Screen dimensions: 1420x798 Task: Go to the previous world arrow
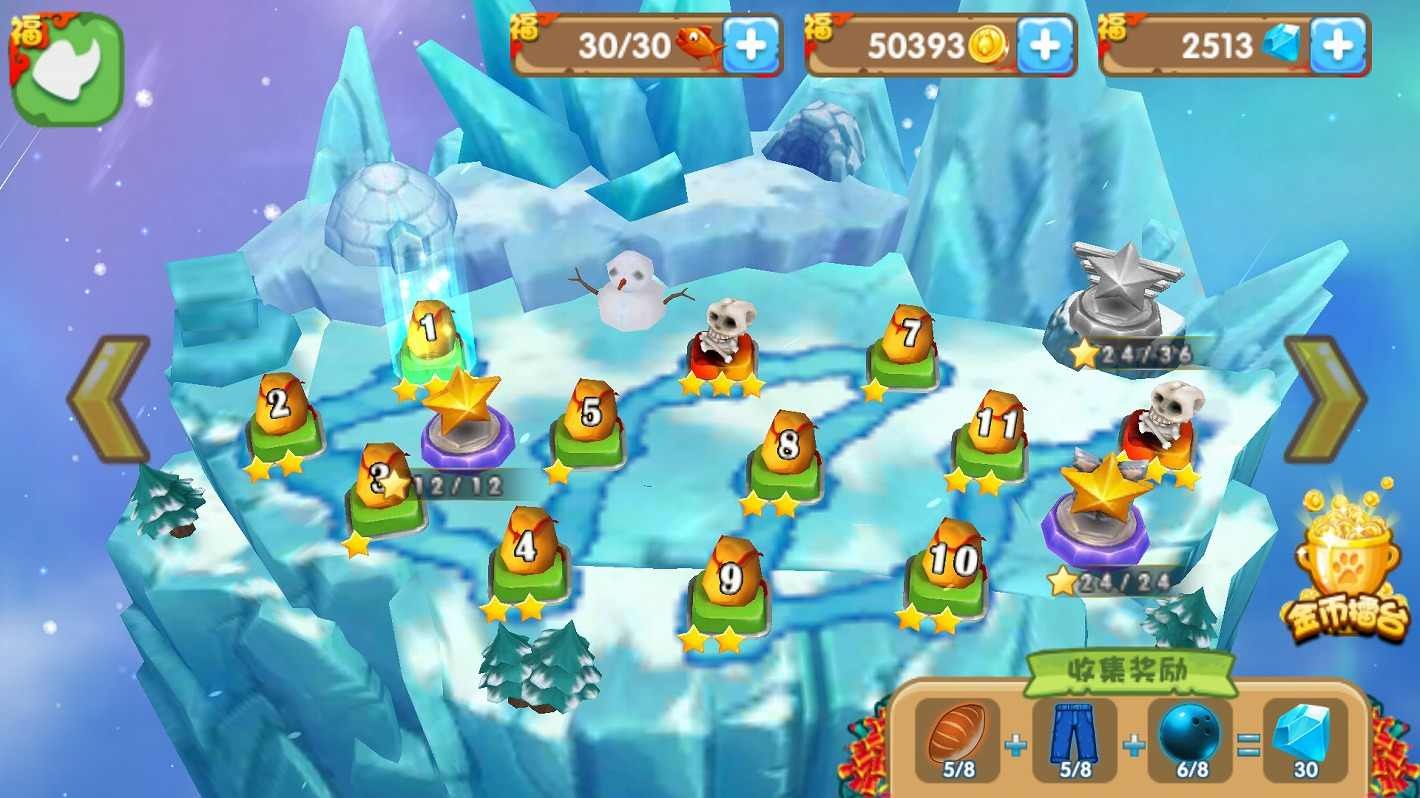[x=110, y=398]
